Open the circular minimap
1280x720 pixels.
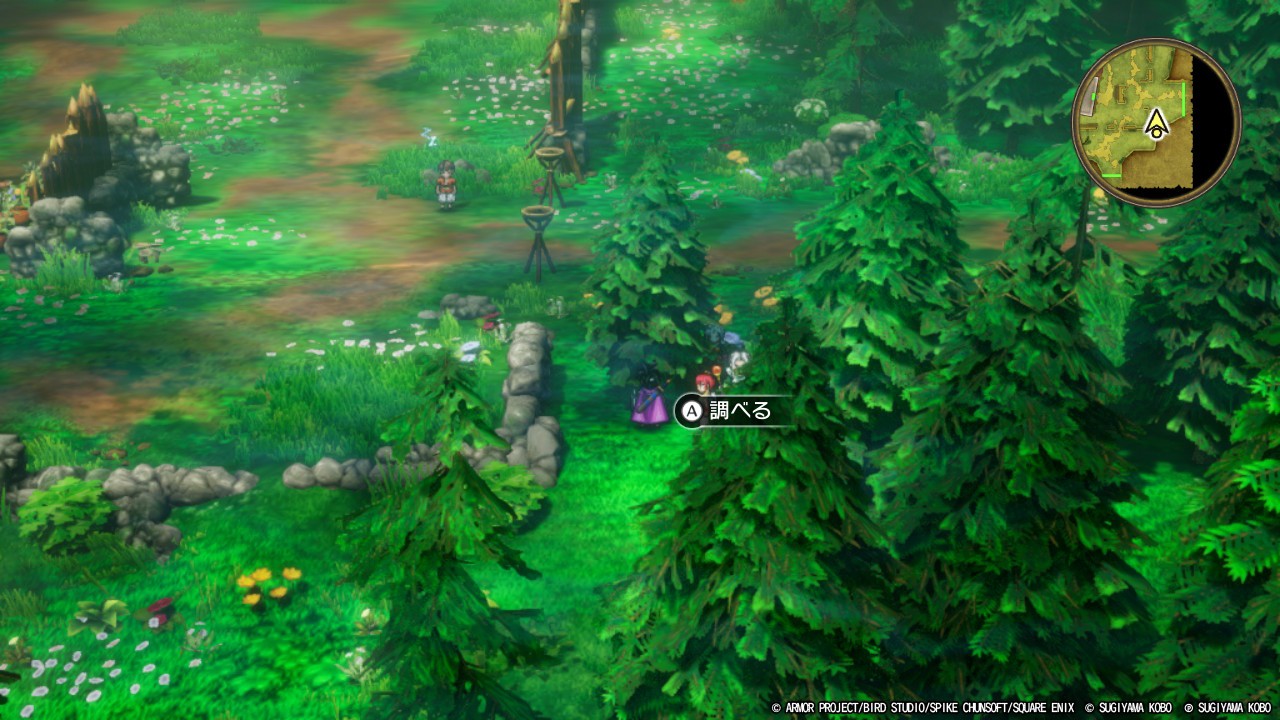(x=1156, y=123)
